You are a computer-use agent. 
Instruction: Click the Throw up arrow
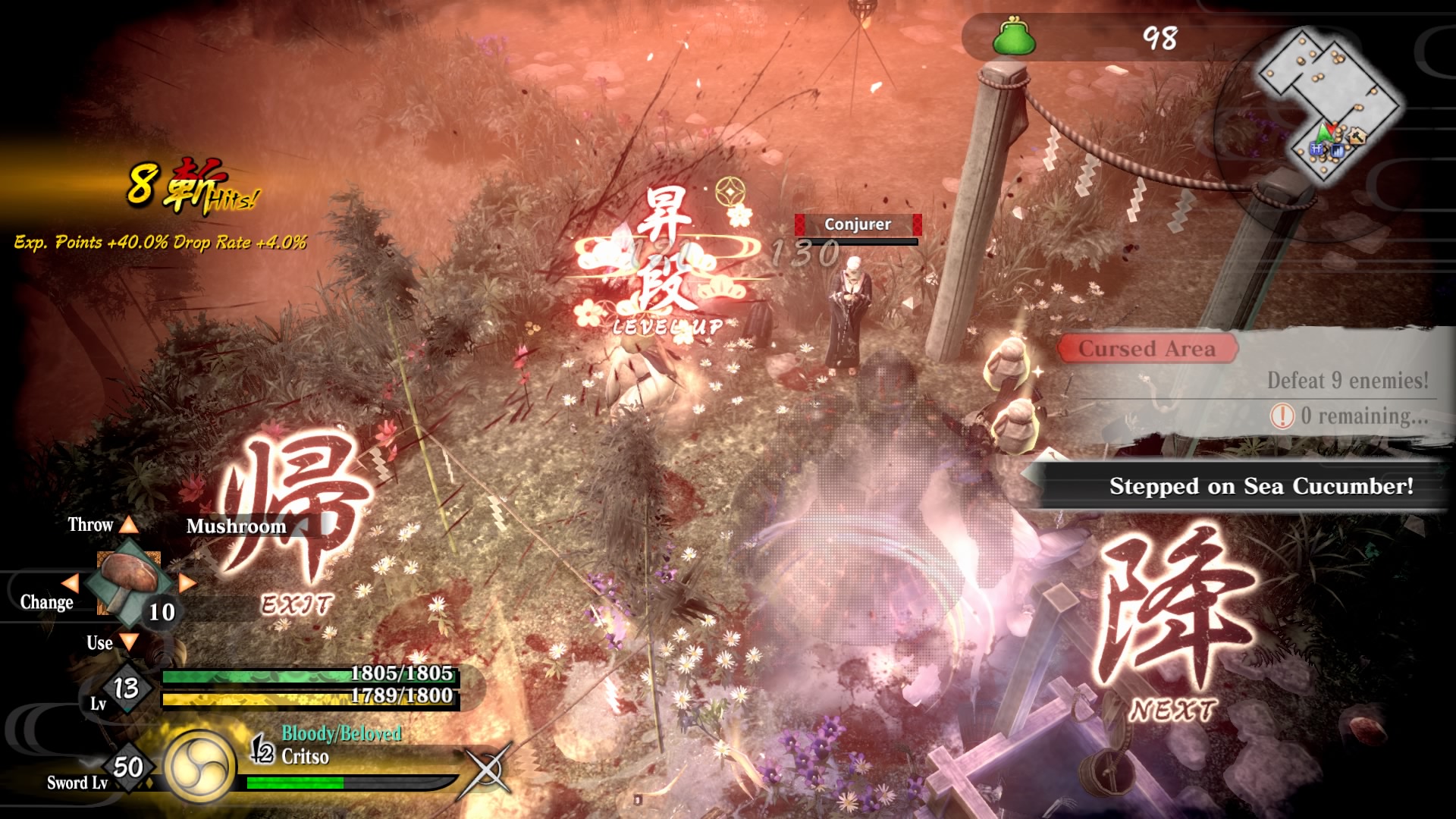point(130,525)
